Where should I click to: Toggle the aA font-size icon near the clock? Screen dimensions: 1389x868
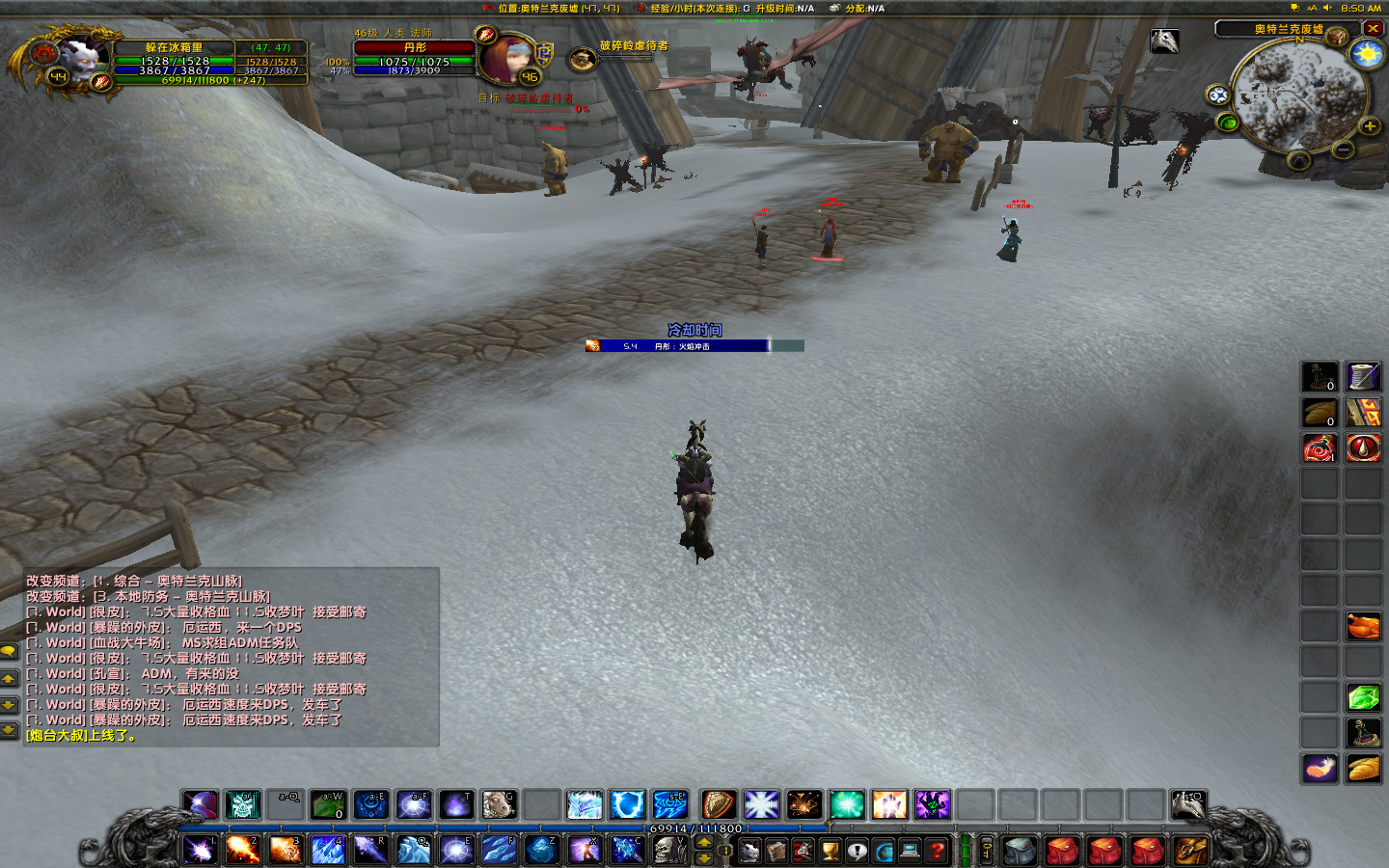coord(1312,8)
